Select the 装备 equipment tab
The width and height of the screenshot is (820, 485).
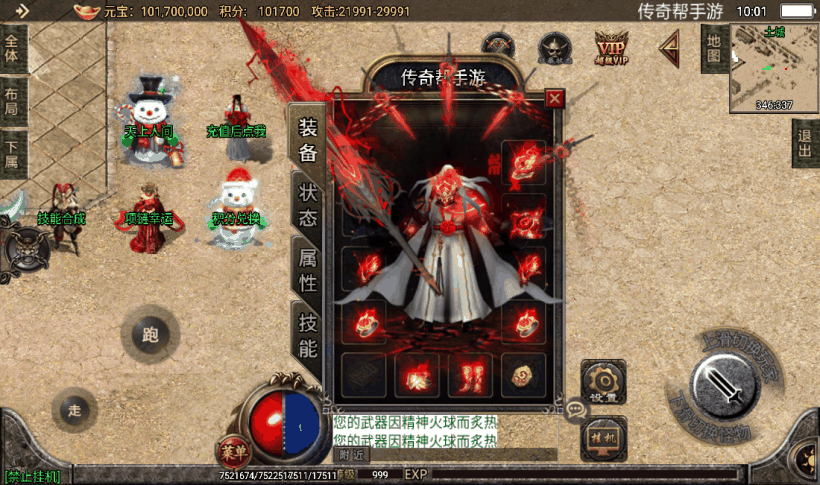tap(307, 139)
